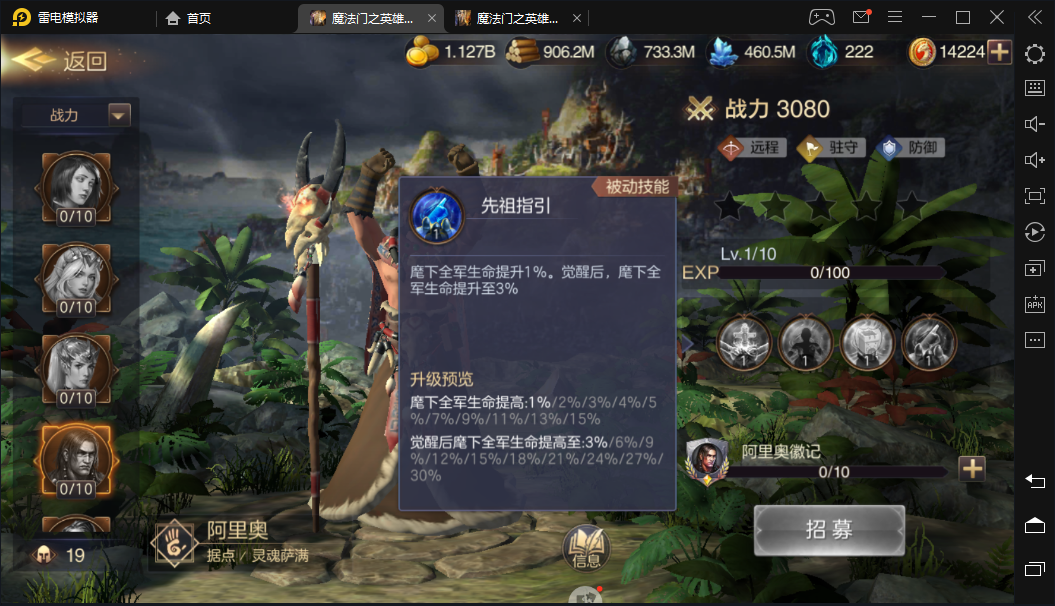Click the 招募 recruit button
Screen dimensions: 1055x606
tap(829, 530)
